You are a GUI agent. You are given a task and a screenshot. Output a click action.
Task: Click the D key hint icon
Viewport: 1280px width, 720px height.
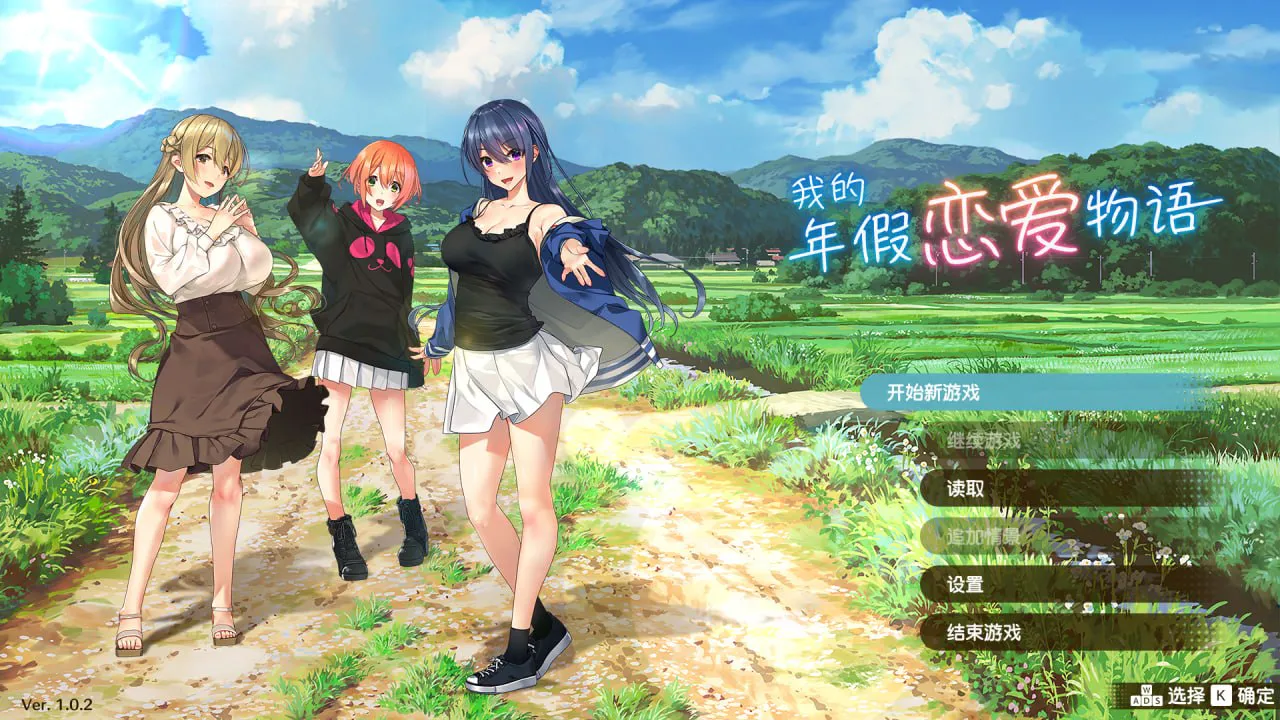point(1146,700)
